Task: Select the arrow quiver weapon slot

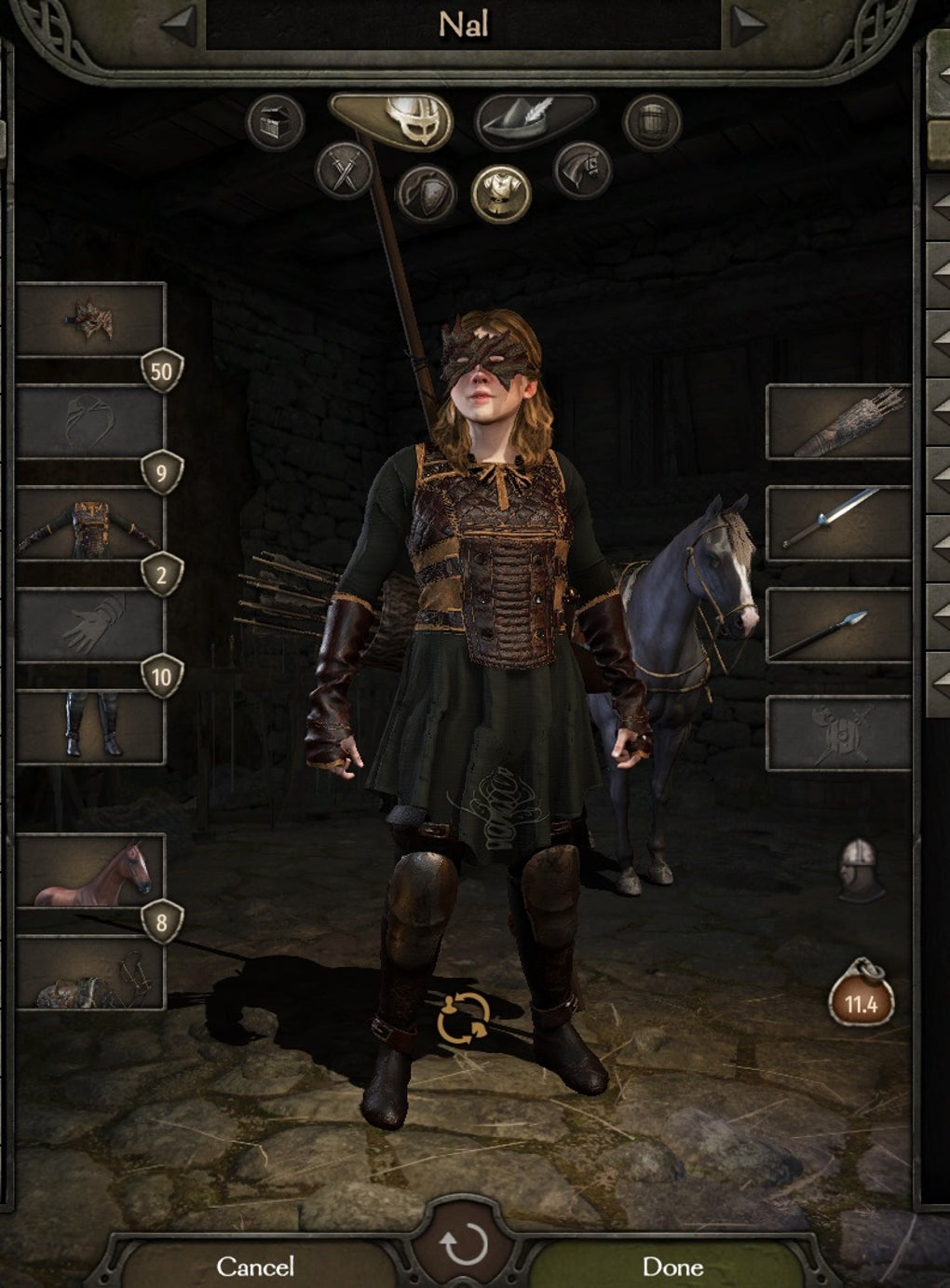Action: (x=837, y=422)
